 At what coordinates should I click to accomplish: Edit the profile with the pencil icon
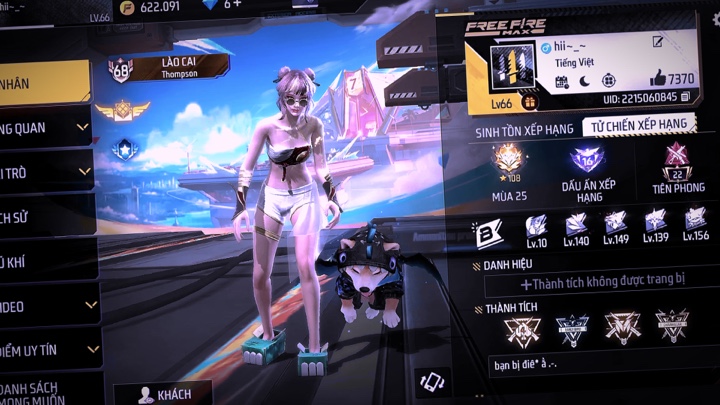point(657,42)
